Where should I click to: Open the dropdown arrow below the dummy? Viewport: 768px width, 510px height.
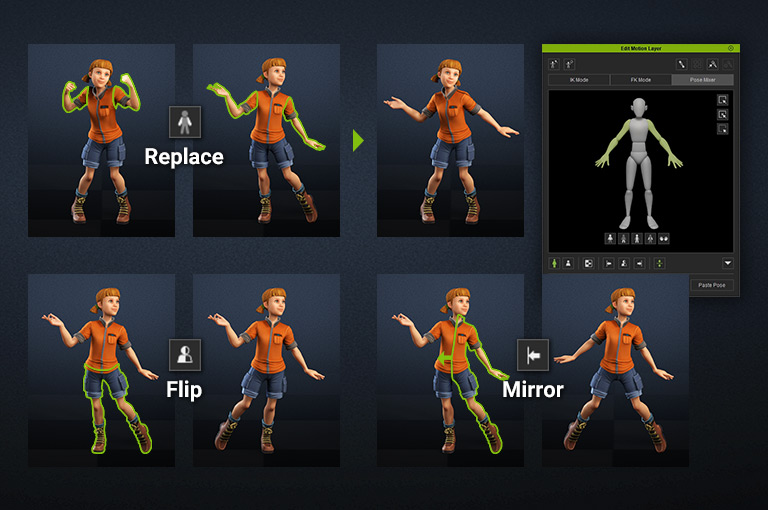(x=727, y=263)
